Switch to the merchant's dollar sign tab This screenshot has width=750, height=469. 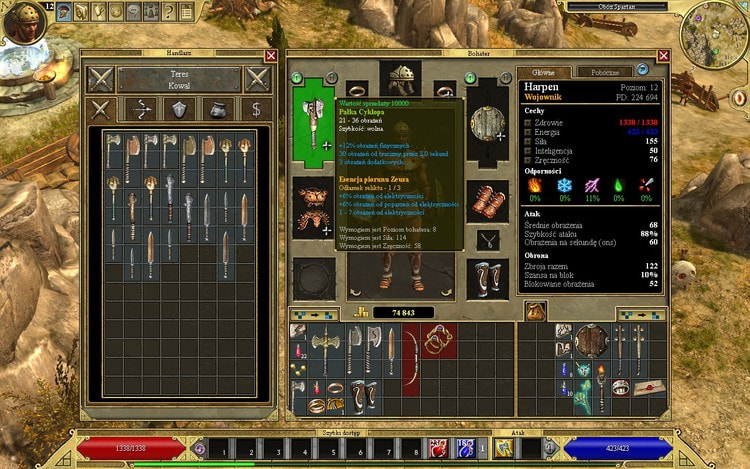click(257, 109)
